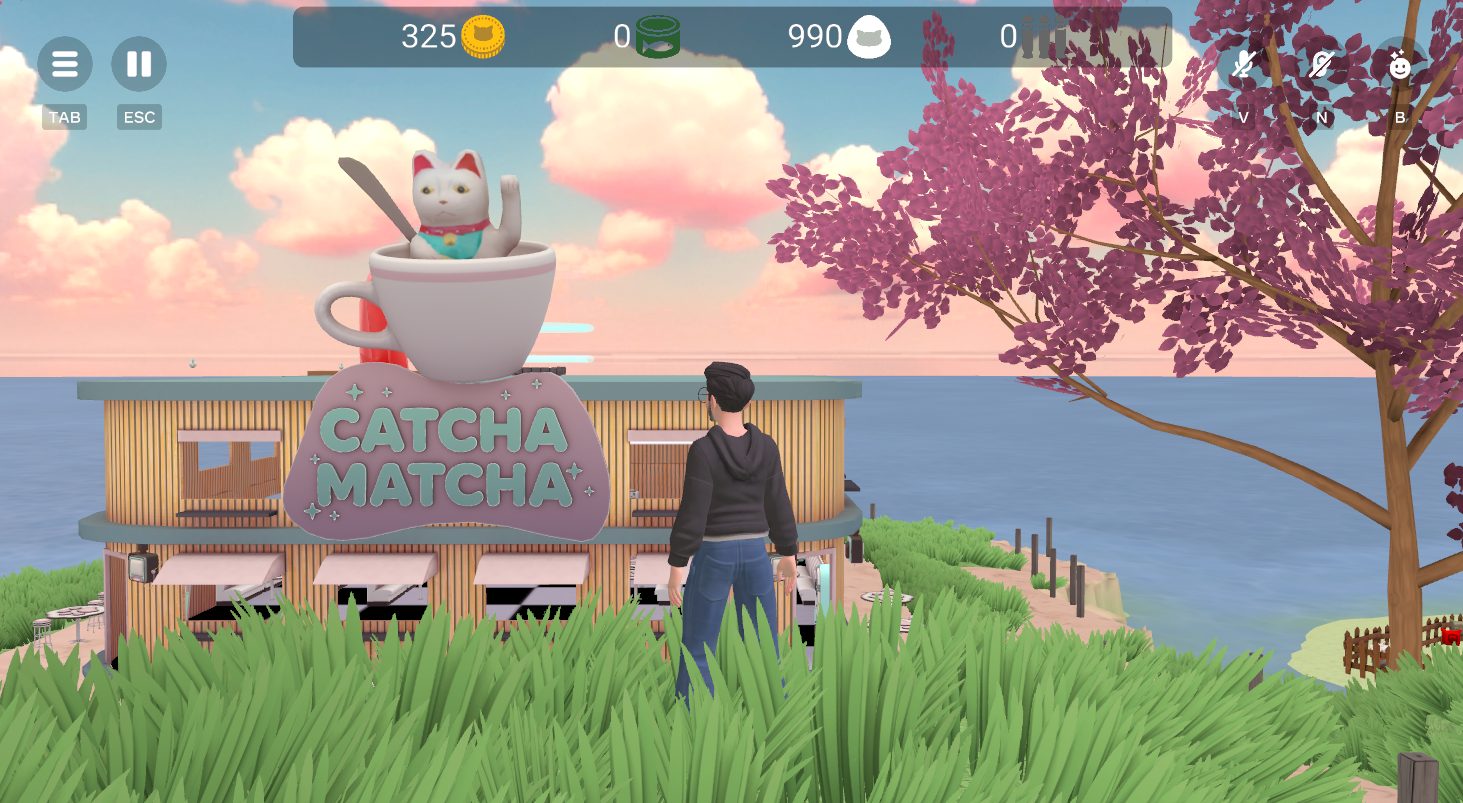Viewport: 1463px width, 803px height.
Task: Open the smiley emote menu
Action: pyautogui.click(x=1400, y=66)
